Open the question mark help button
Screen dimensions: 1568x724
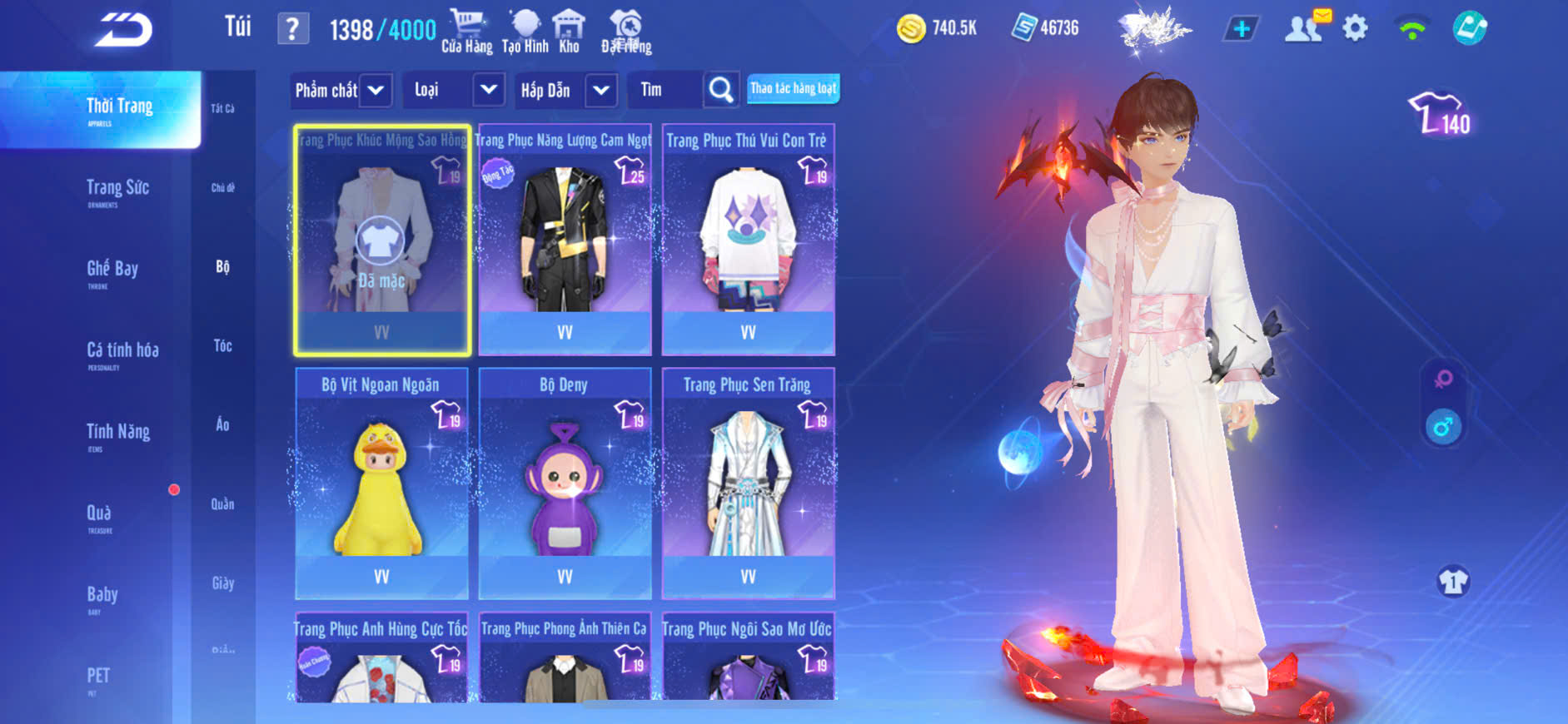[292, 29]
